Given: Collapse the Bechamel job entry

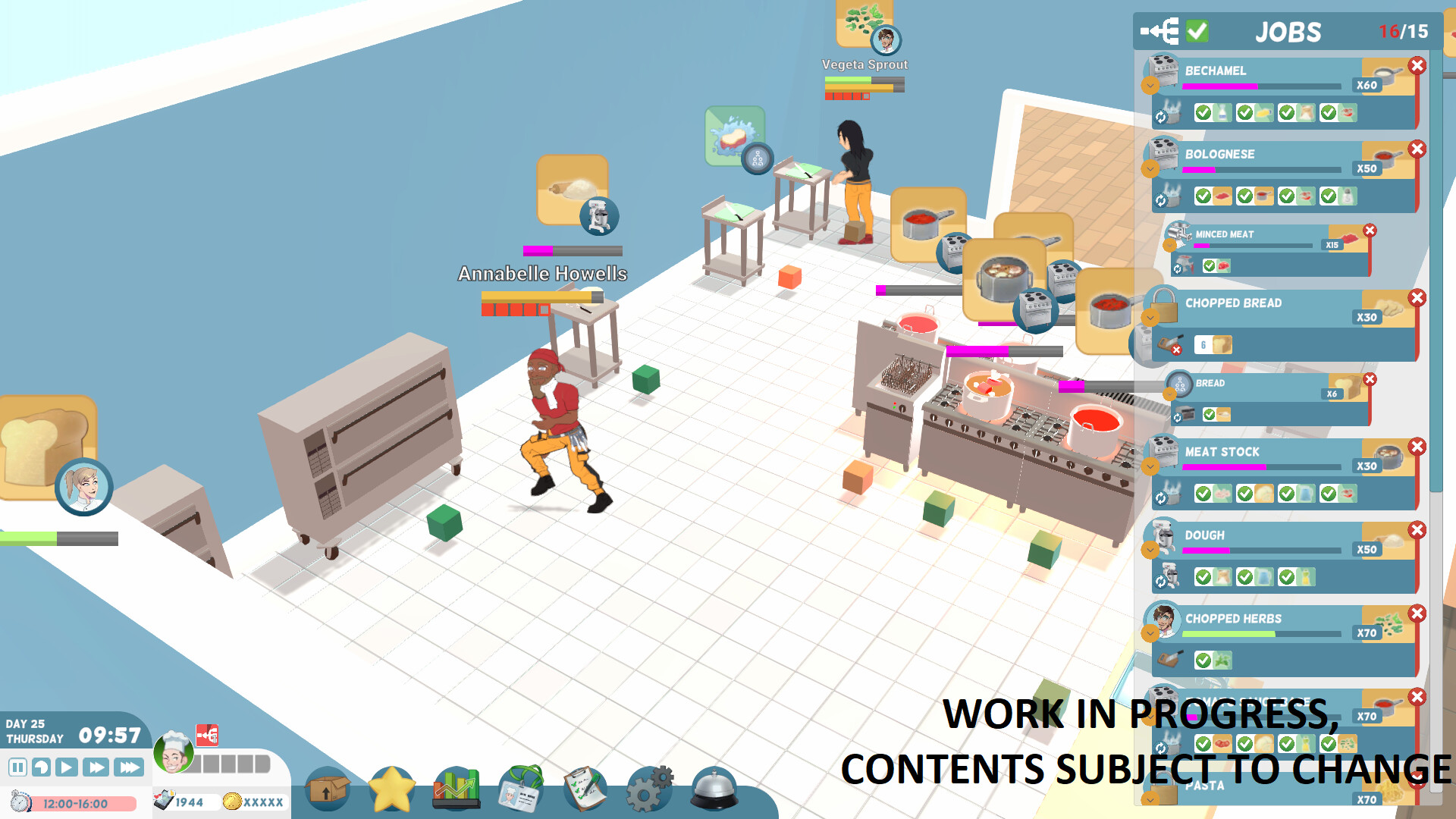Looking at the screenshot, I should point(1150,86).
